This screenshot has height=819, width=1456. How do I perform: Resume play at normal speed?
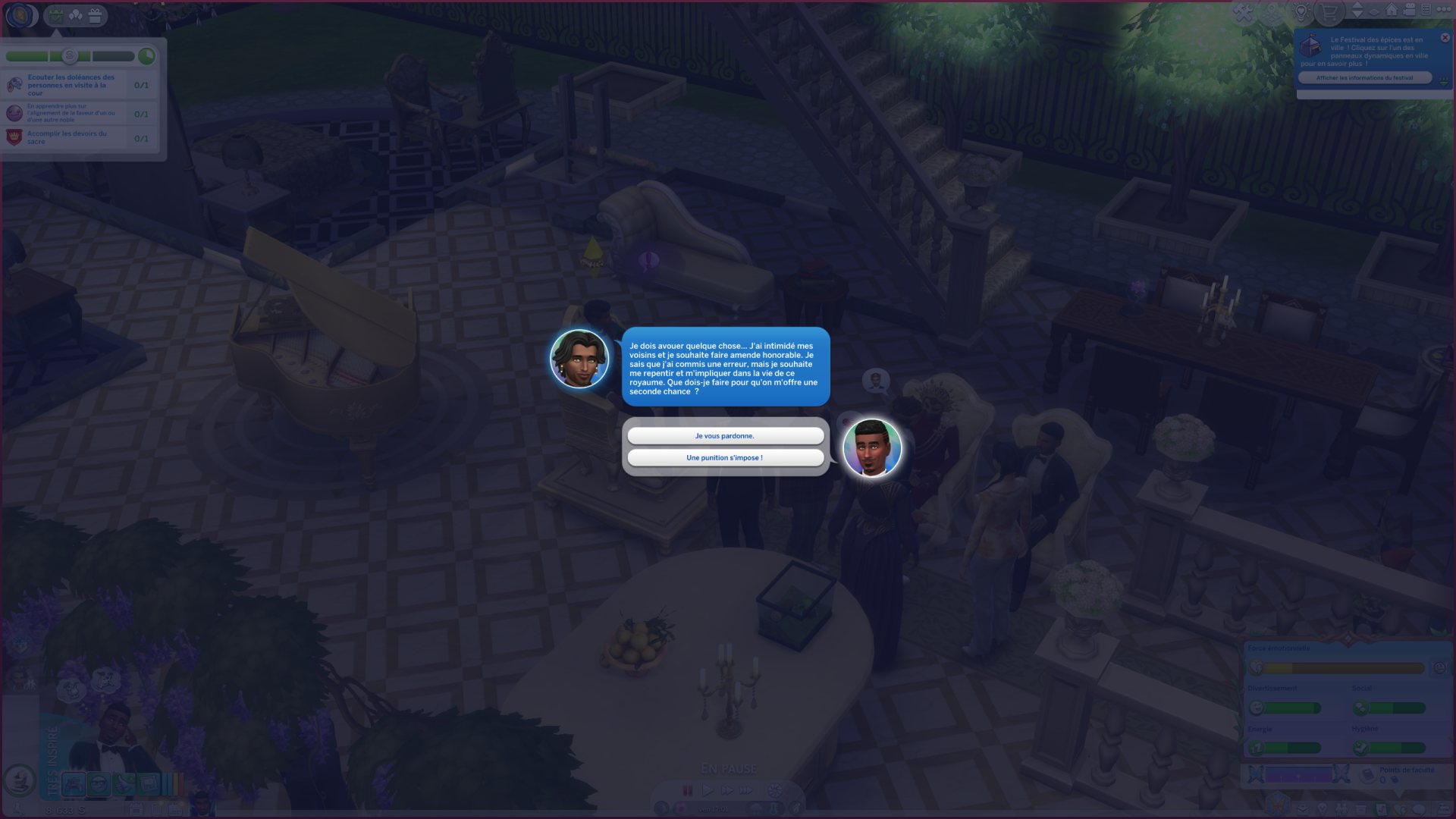pos(707,790)
